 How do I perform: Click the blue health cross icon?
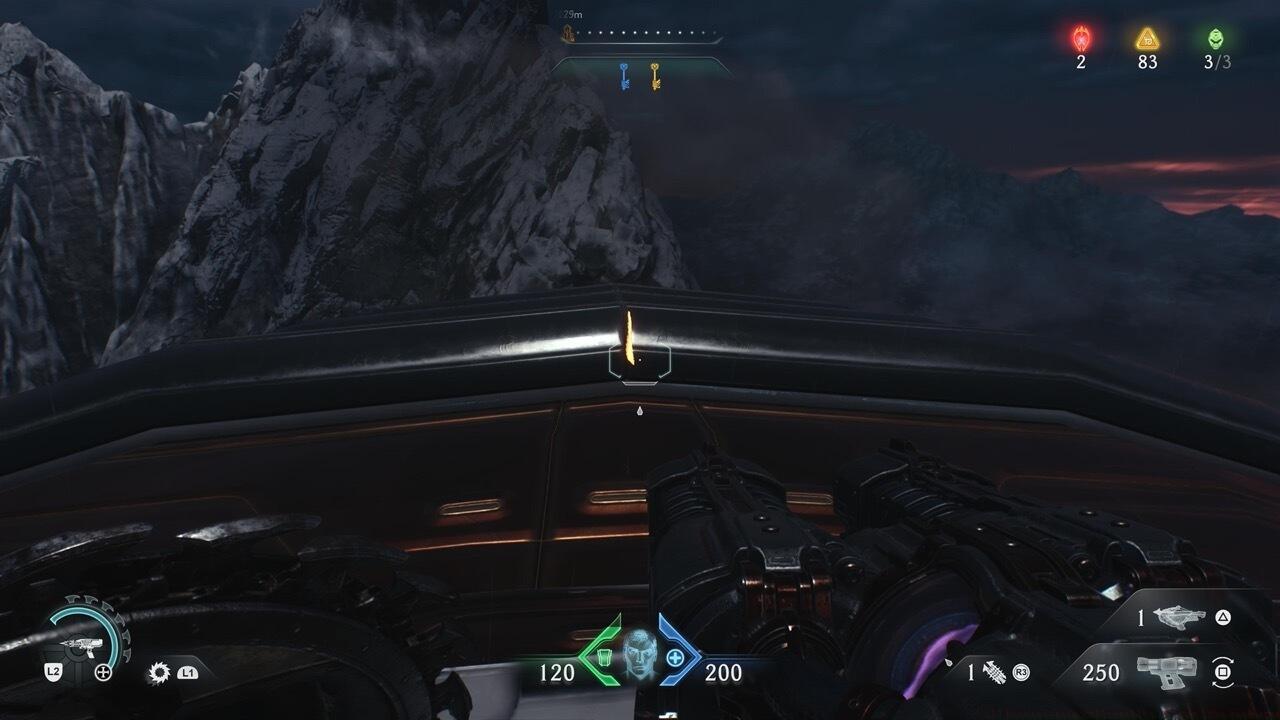tap(676, 658)
